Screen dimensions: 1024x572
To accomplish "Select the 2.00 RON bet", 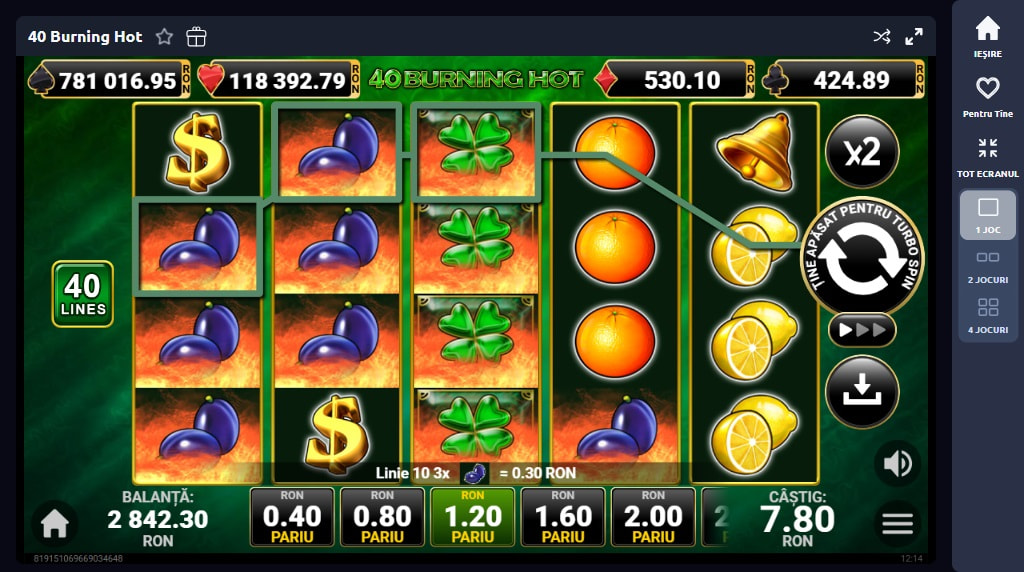I will click(x=653, y=517).
